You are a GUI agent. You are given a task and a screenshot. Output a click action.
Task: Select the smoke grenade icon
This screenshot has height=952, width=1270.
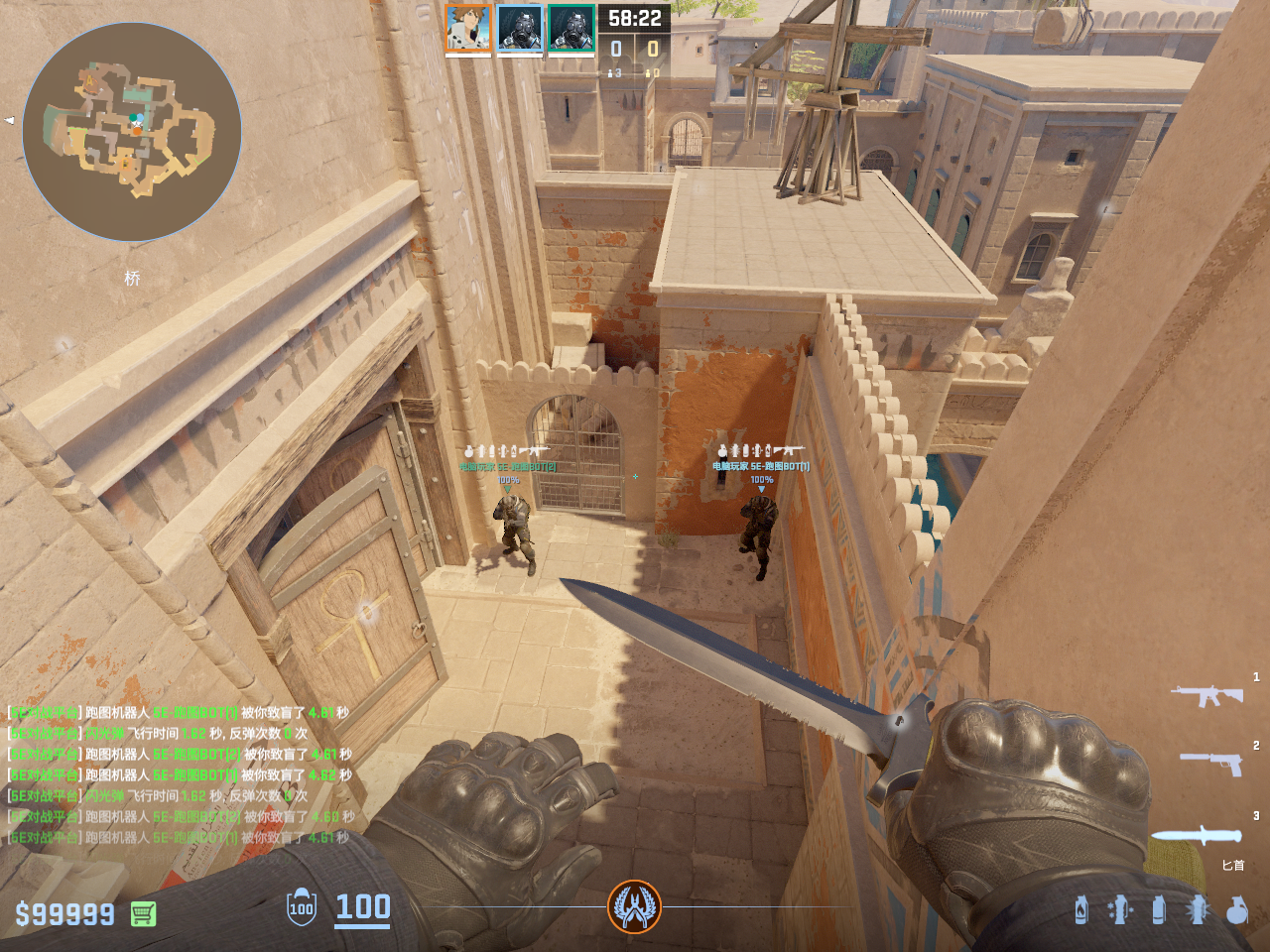1159,909
